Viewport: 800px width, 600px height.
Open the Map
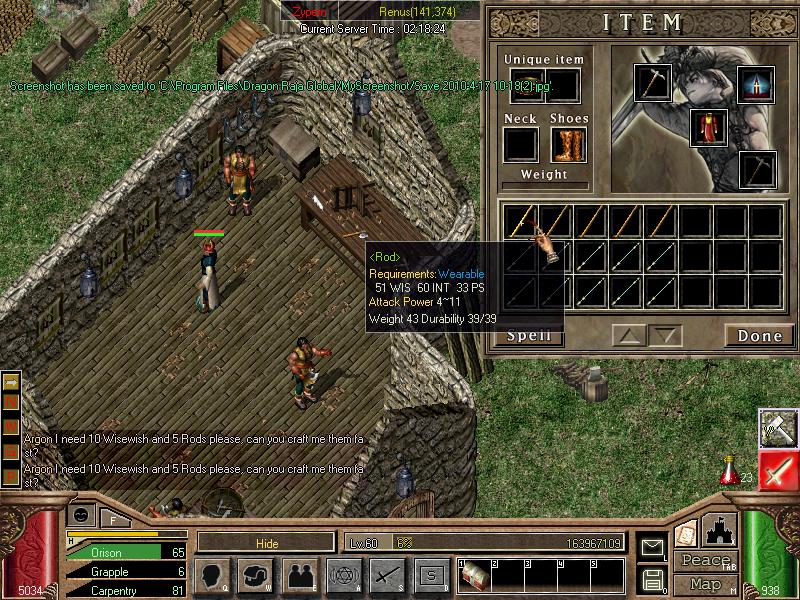pyautogui.click(x=706, y=584)
